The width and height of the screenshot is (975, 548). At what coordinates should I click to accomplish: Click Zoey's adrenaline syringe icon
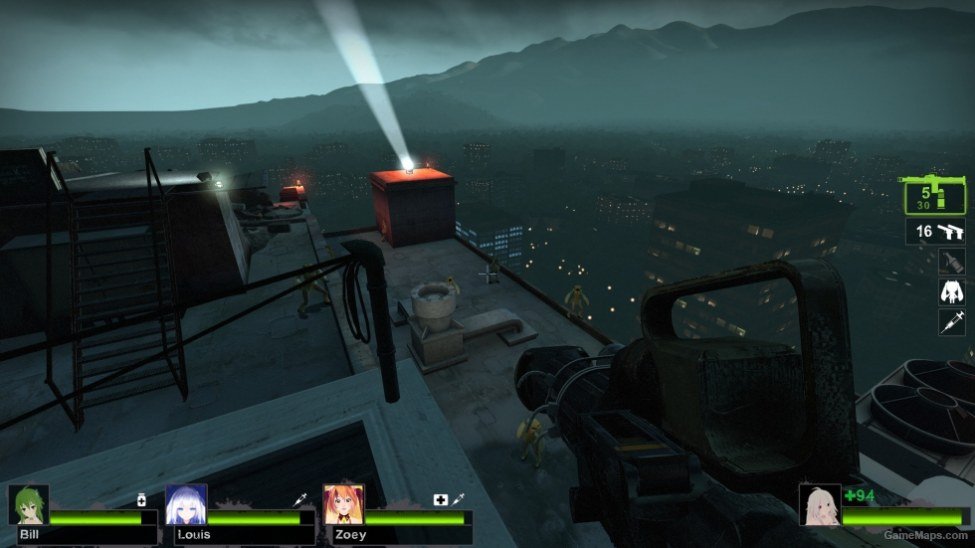[x=456, y=499]
